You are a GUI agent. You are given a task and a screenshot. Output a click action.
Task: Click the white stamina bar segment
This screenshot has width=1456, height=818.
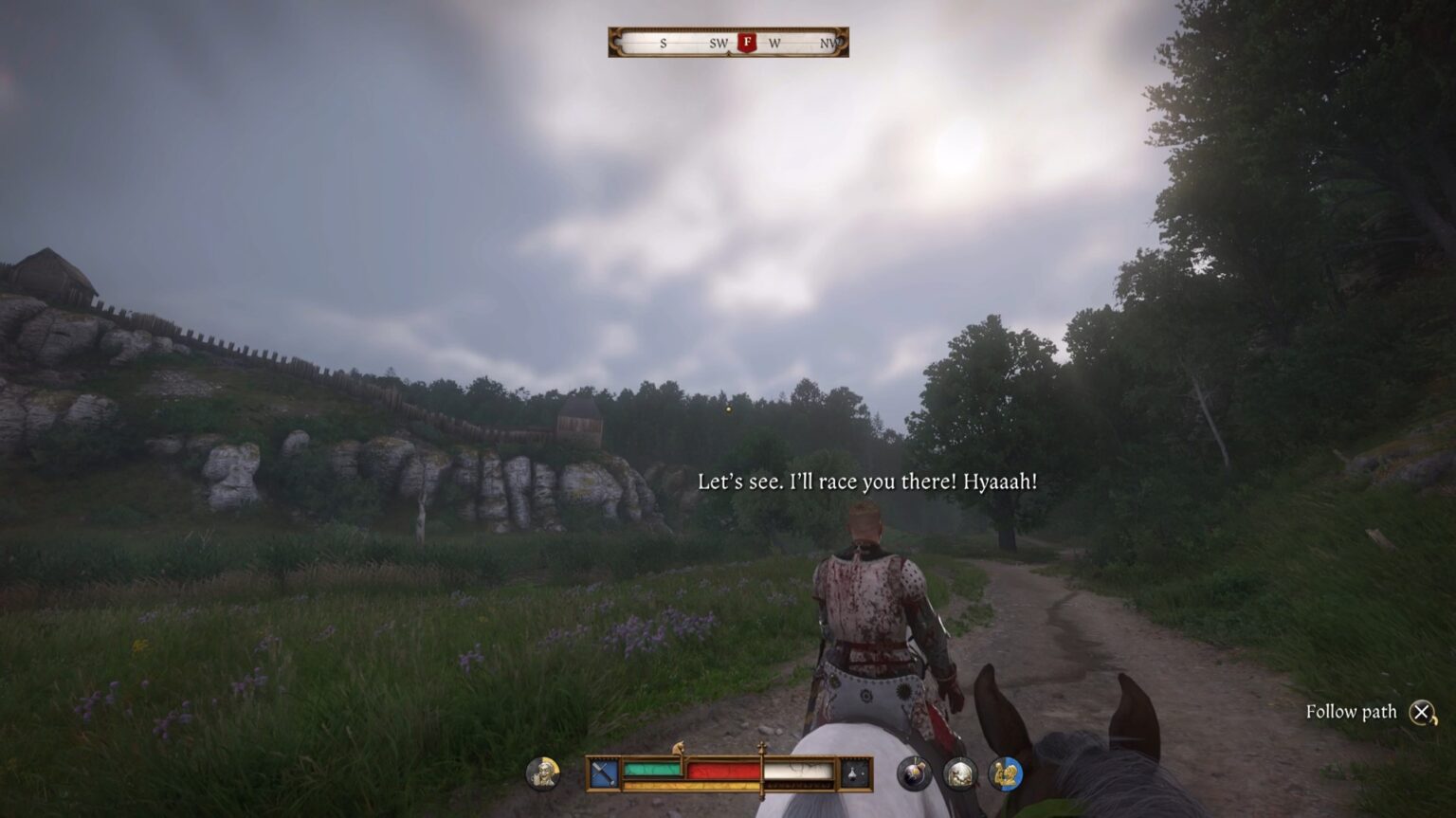coord(801,769)
